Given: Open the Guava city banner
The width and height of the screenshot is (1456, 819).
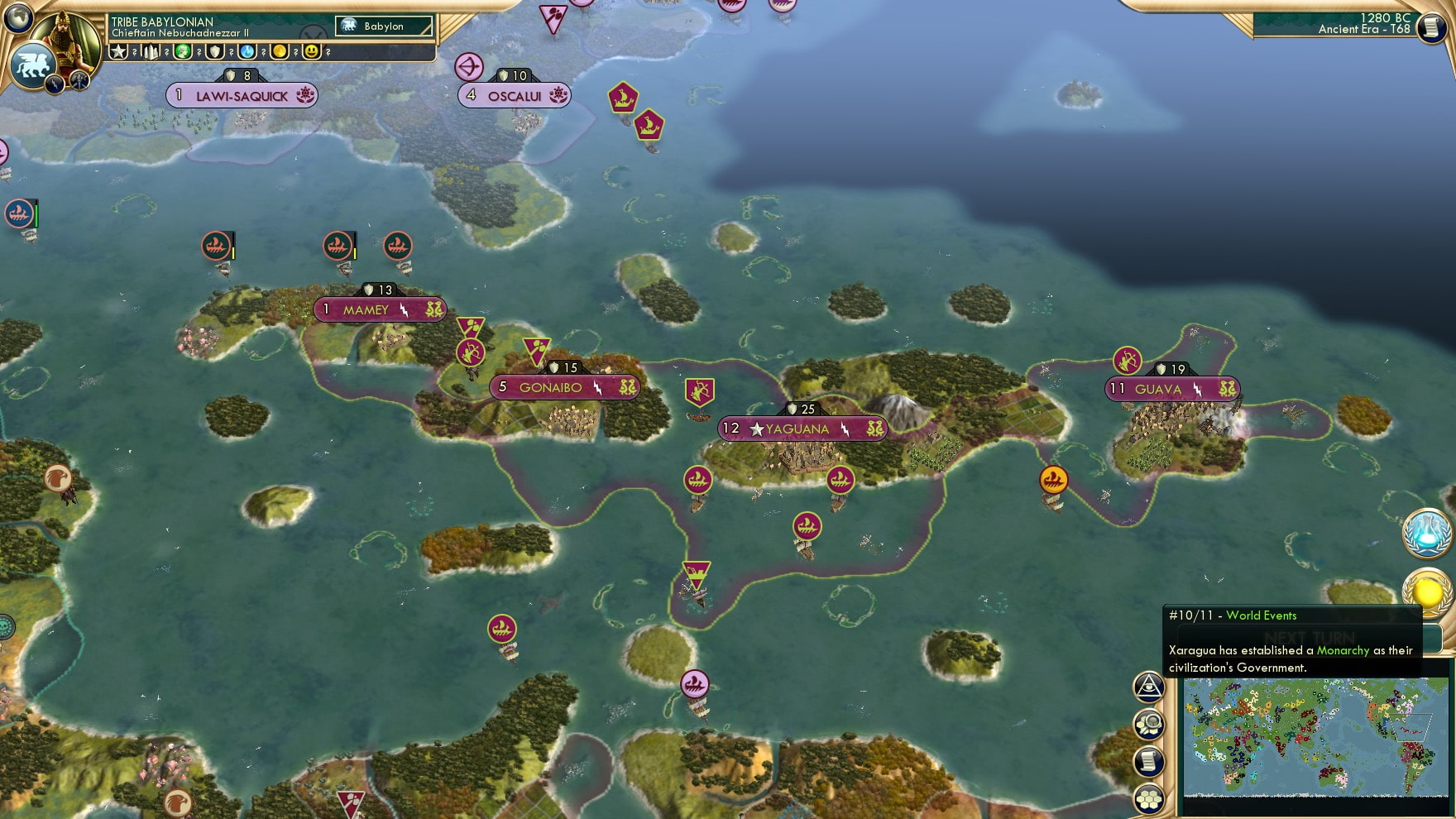Looking at the screenshot, I should [x=1171, y=389].
